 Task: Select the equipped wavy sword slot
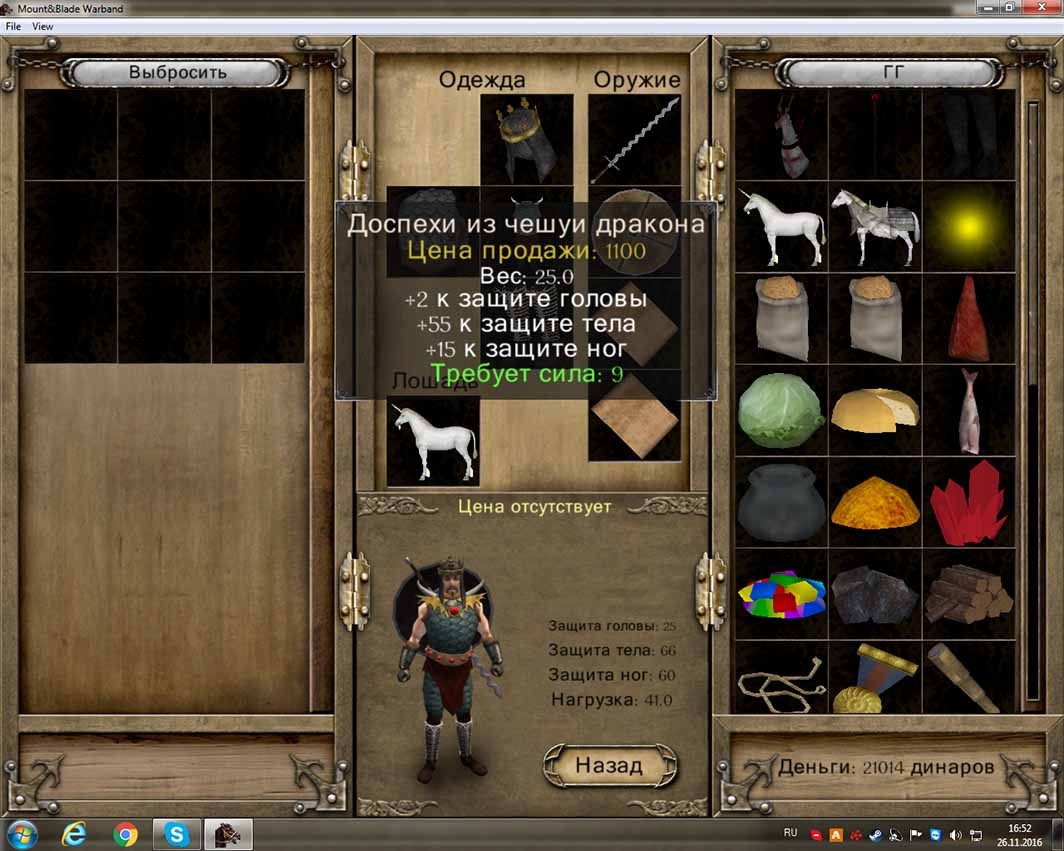point(634,140)
